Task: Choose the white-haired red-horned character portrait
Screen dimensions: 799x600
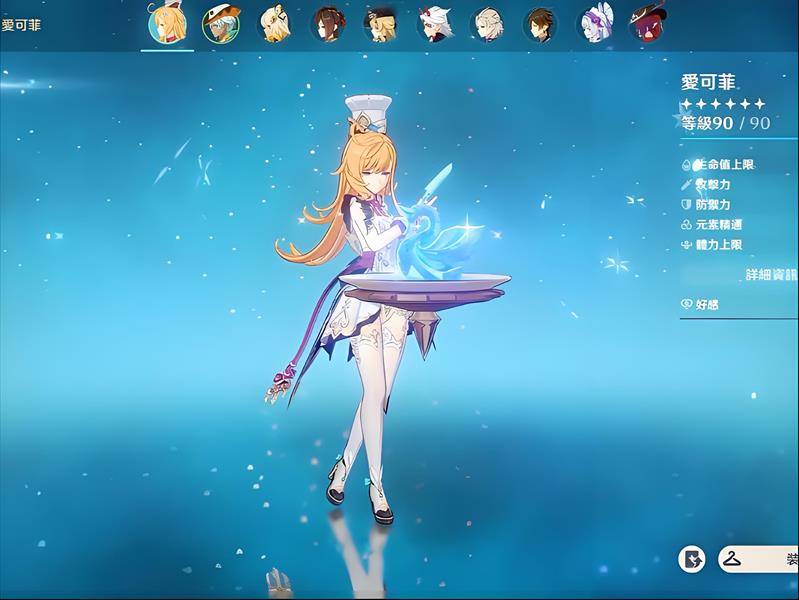Action: coord(435,24)
